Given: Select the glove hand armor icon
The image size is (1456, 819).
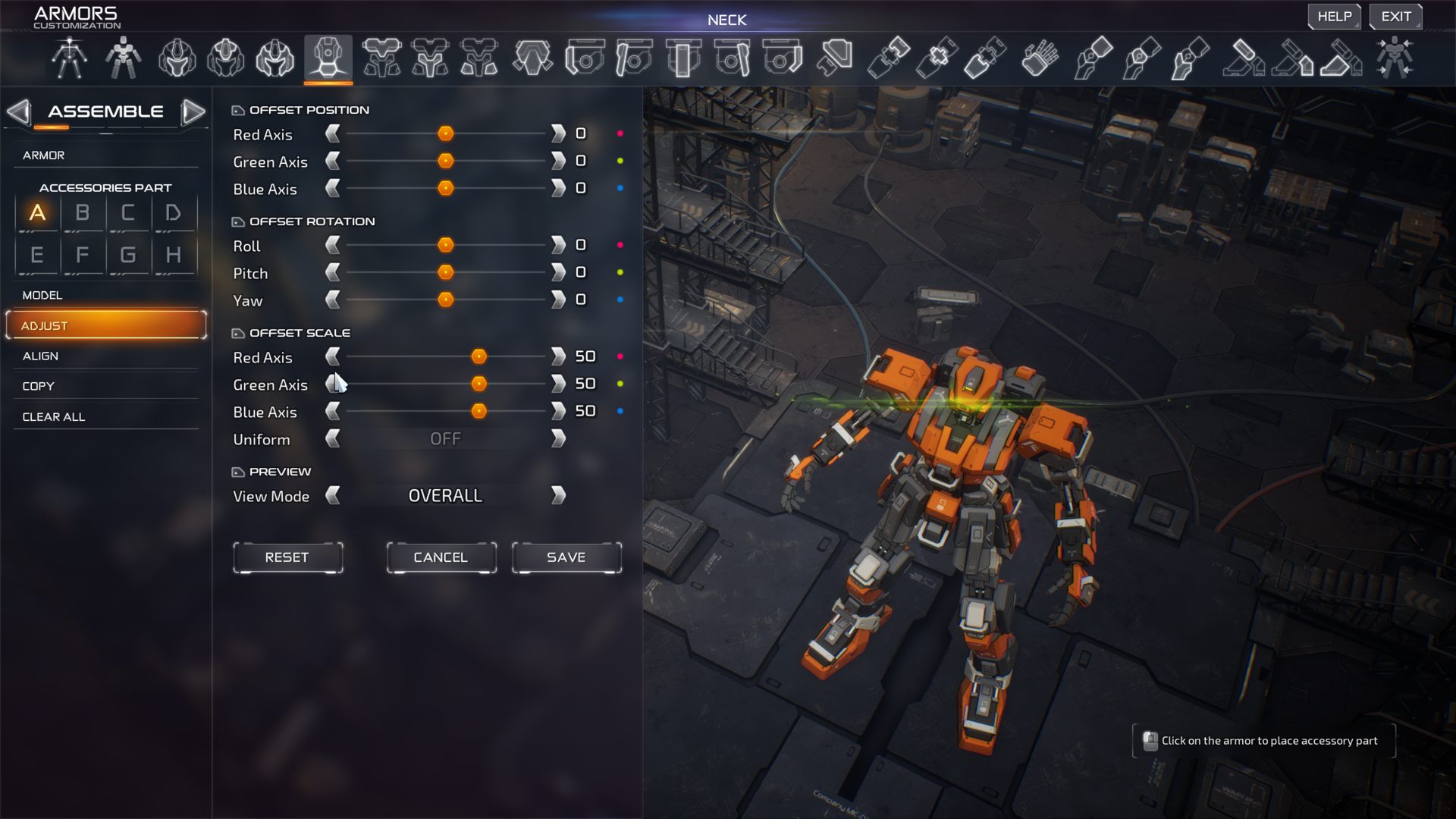Looking at the screenshot, I should point(1039,58).
